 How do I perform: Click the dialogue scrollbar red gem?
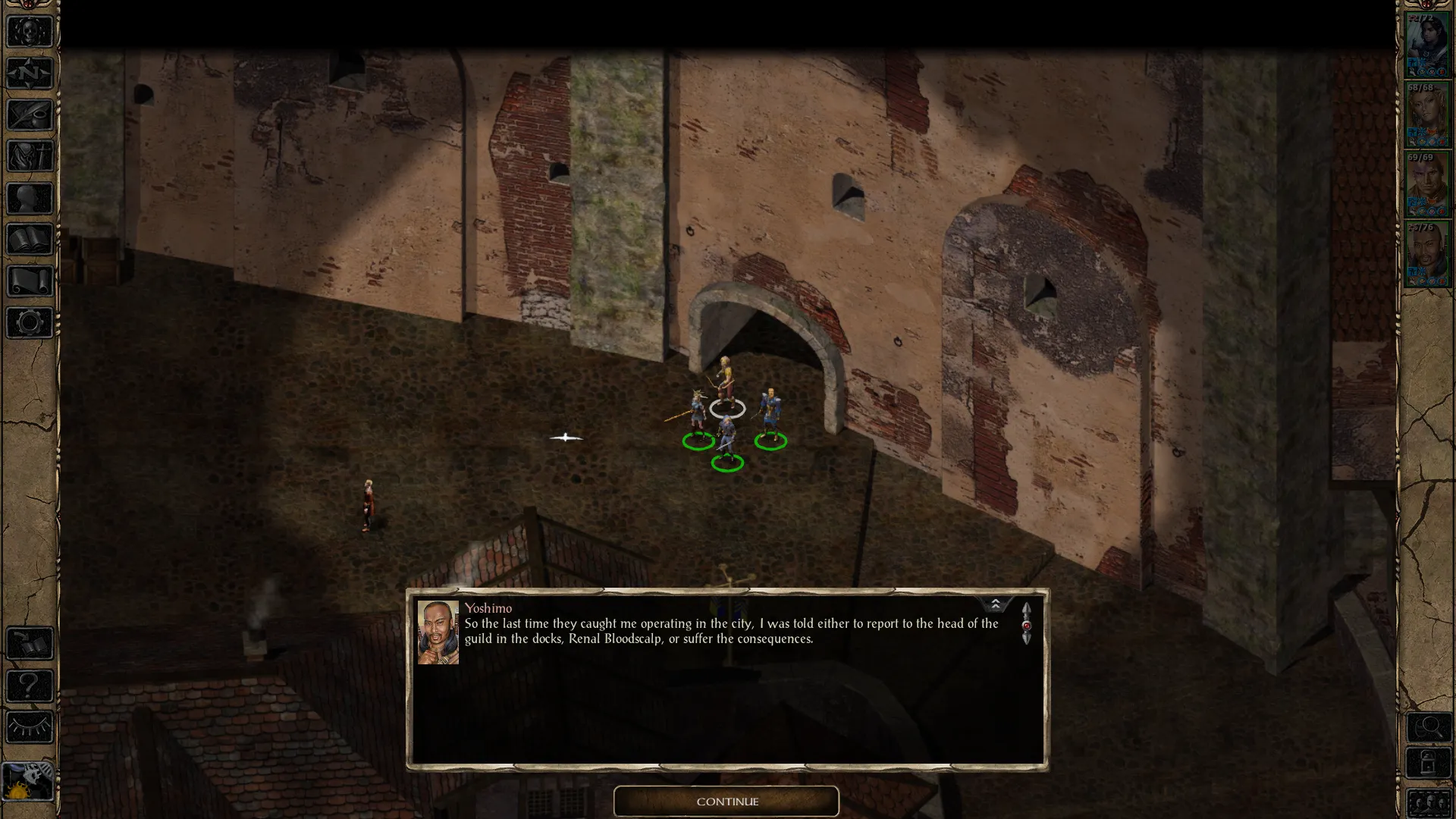[x=1026, y=626]
